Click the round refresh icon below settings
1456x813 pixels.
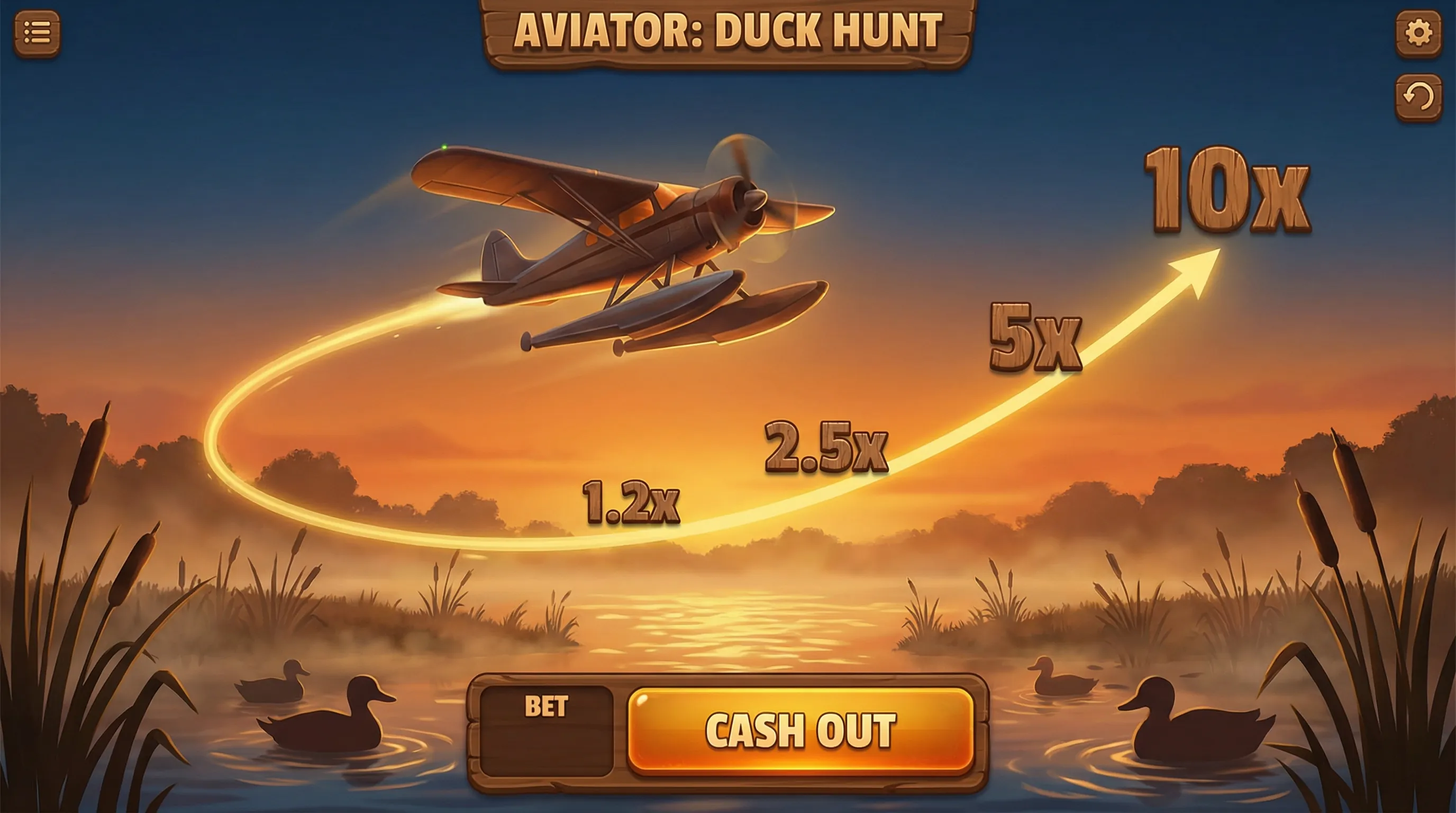click(x=1418, y=96)
